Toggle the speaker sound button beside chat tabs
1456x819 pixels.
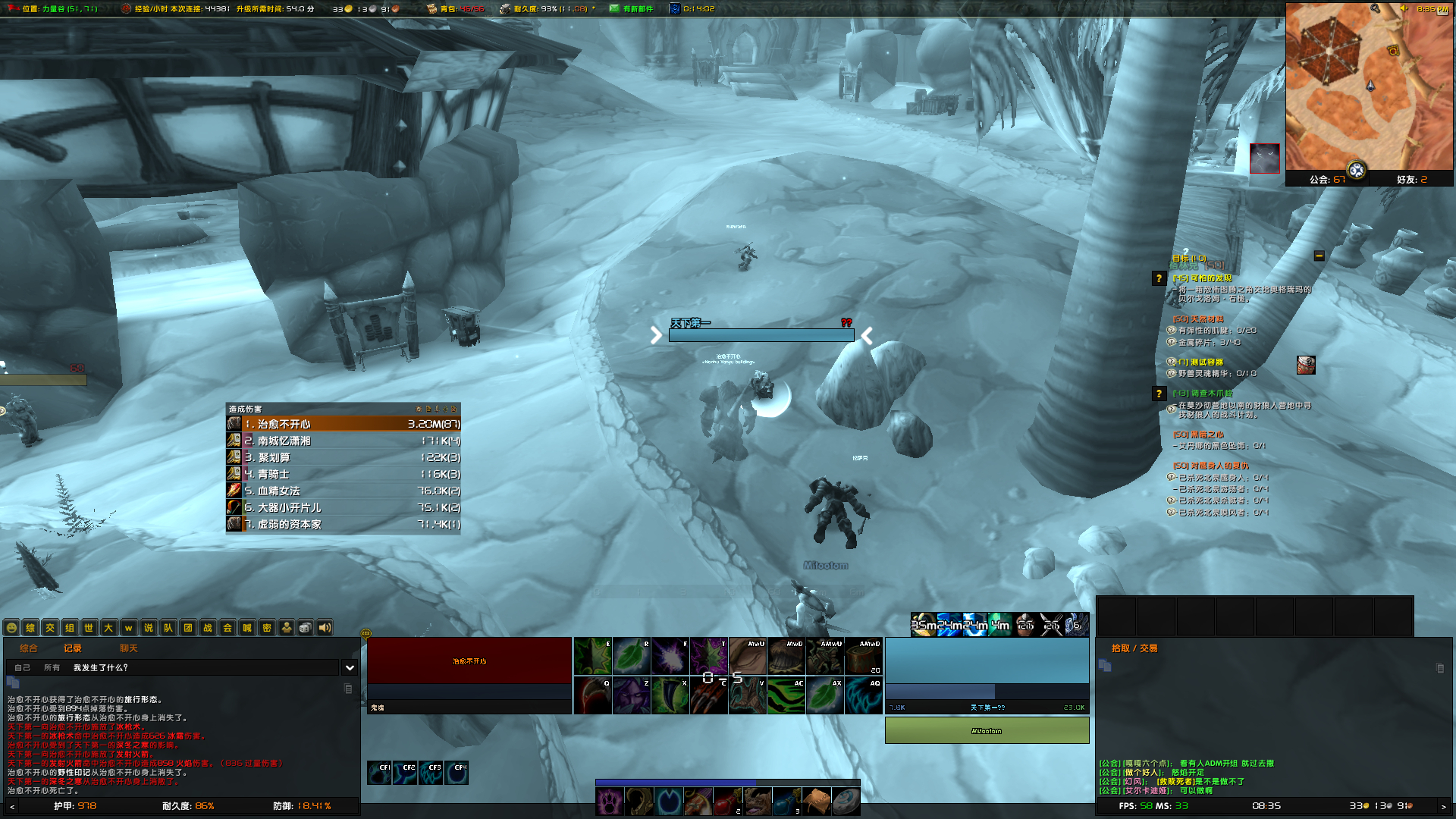click(324, 628)
